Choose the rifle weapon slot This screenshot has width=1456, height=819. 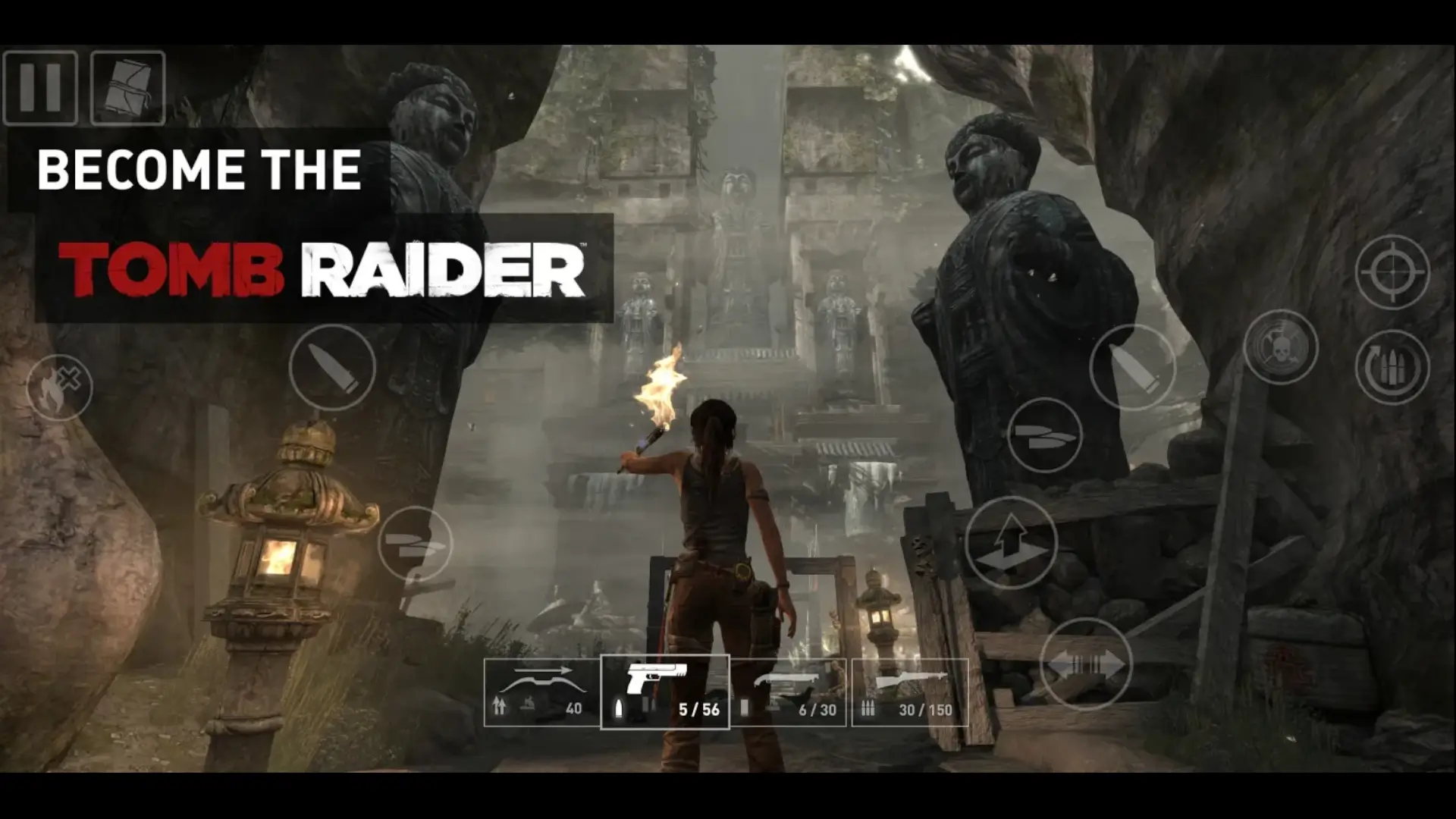pos(910,692)
